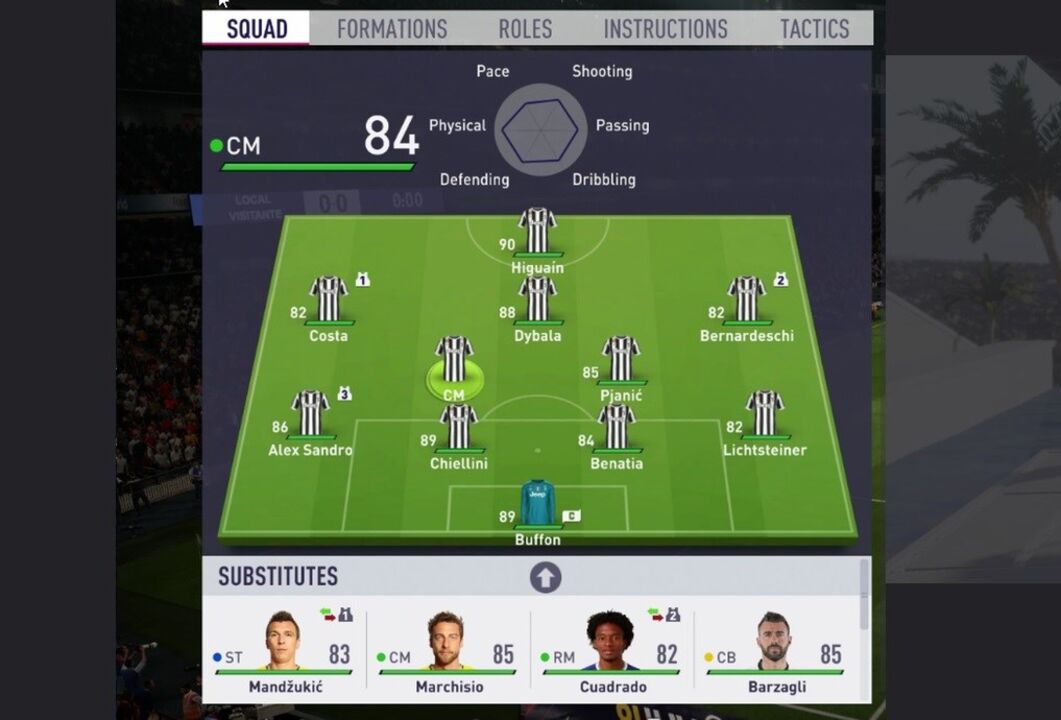Choose goalkeeper Buffon

pos(537,504)
